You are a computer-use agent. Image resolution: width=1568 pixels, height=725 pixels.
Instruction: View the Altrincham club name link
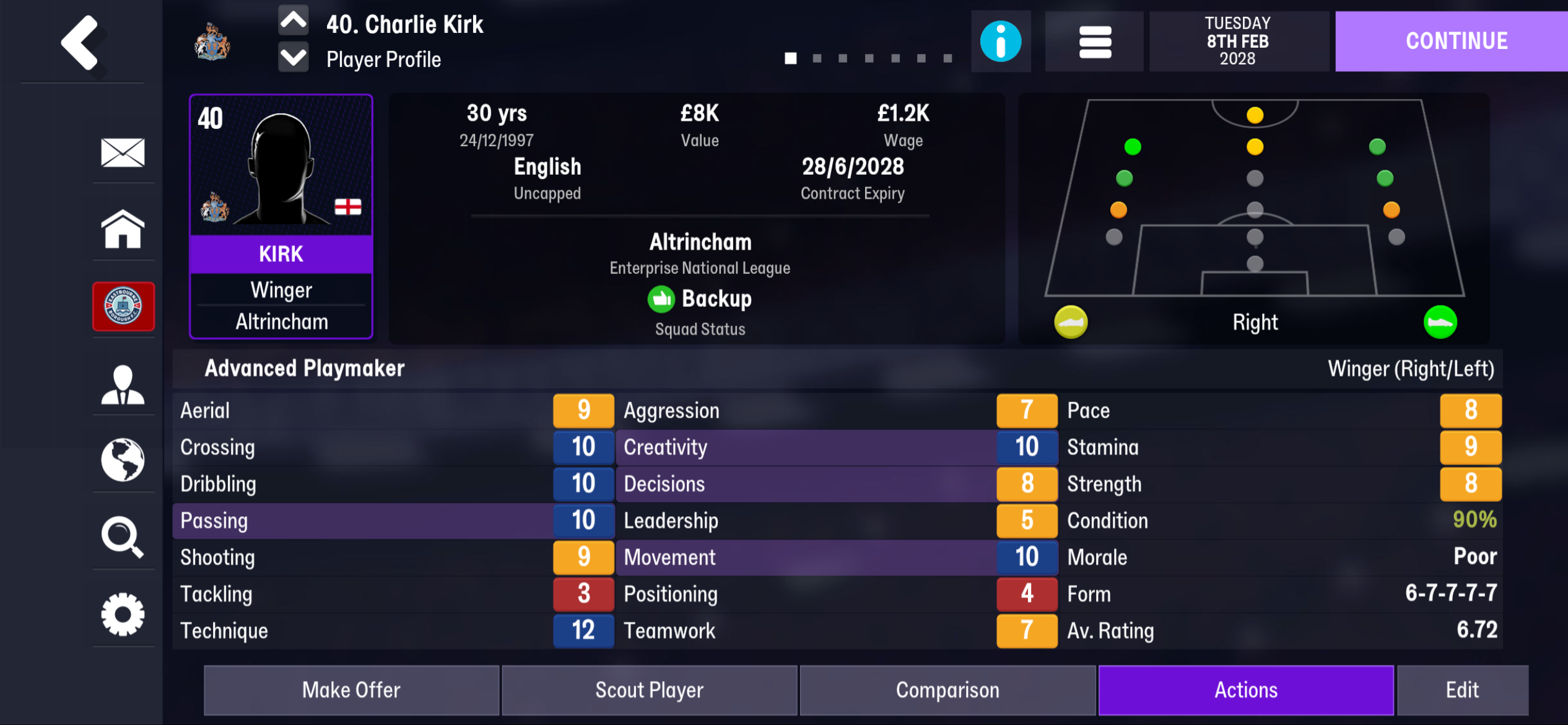700,242
